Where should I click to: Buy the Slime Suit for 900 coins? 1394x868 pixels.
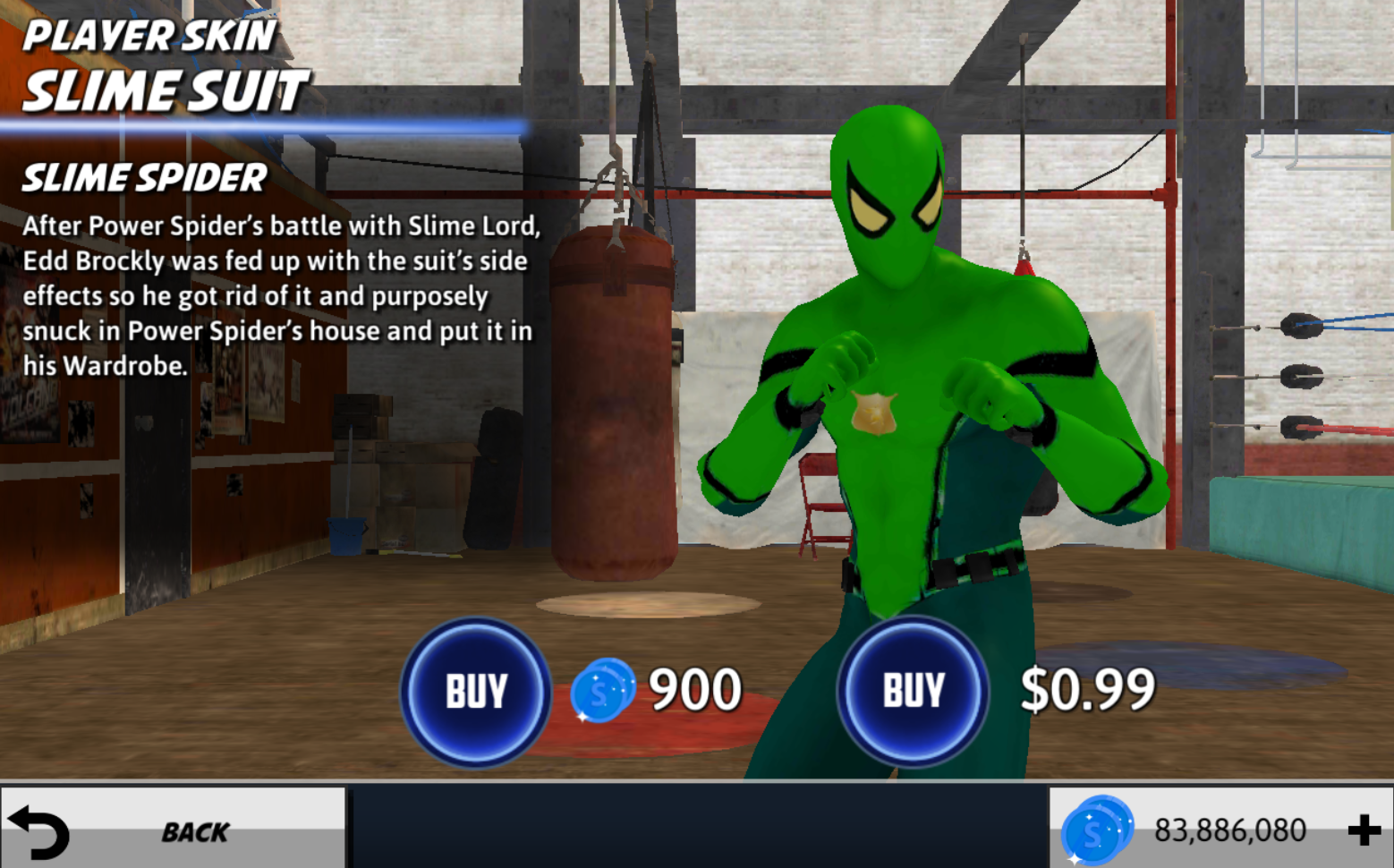(x=475, y=692)
